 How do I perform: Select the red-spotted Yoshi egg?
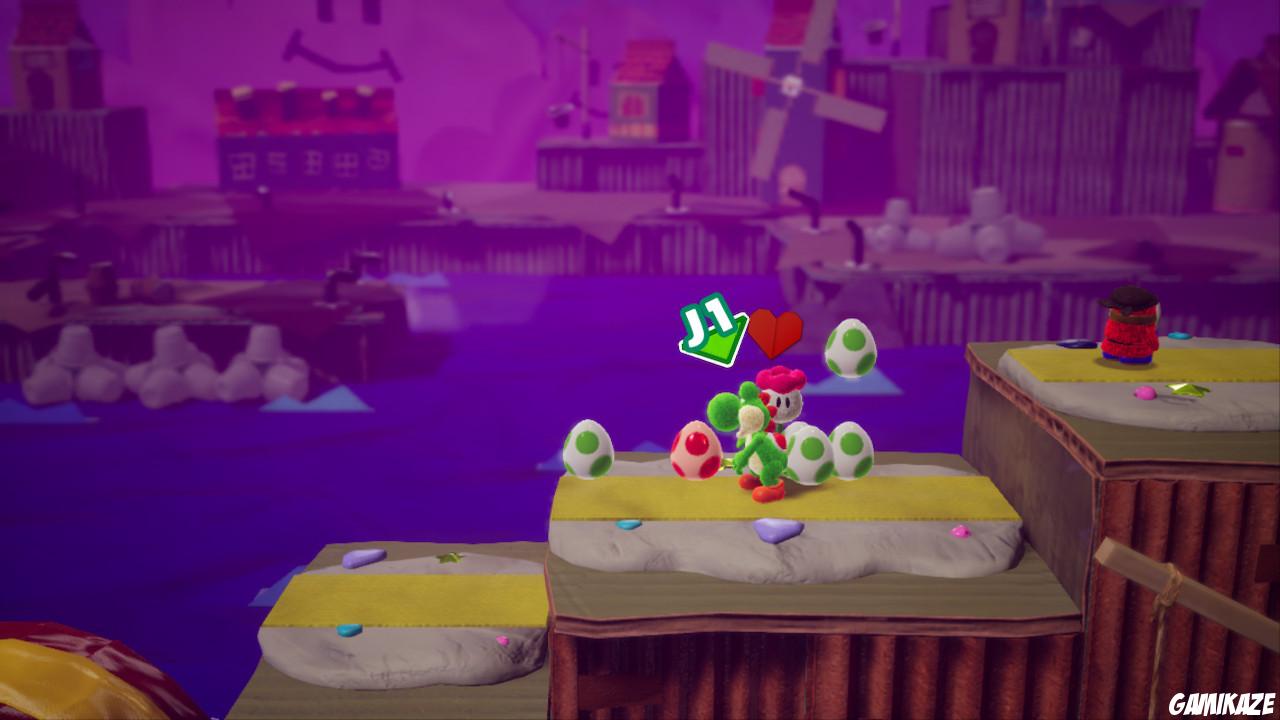[x=695, y=450]
